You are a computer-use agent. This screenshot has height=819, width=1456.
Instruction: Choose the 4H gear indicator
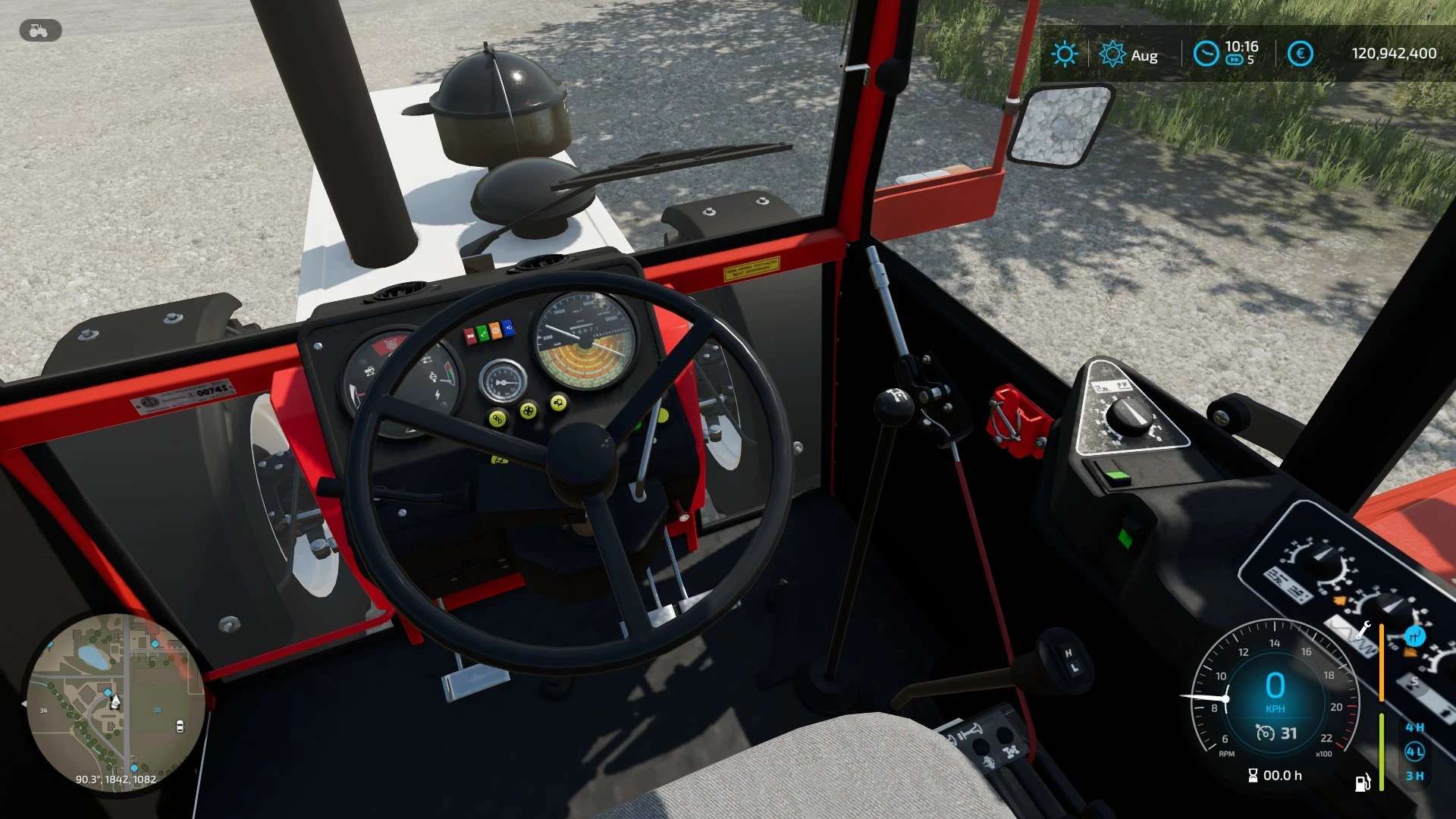pos(1414,727)
